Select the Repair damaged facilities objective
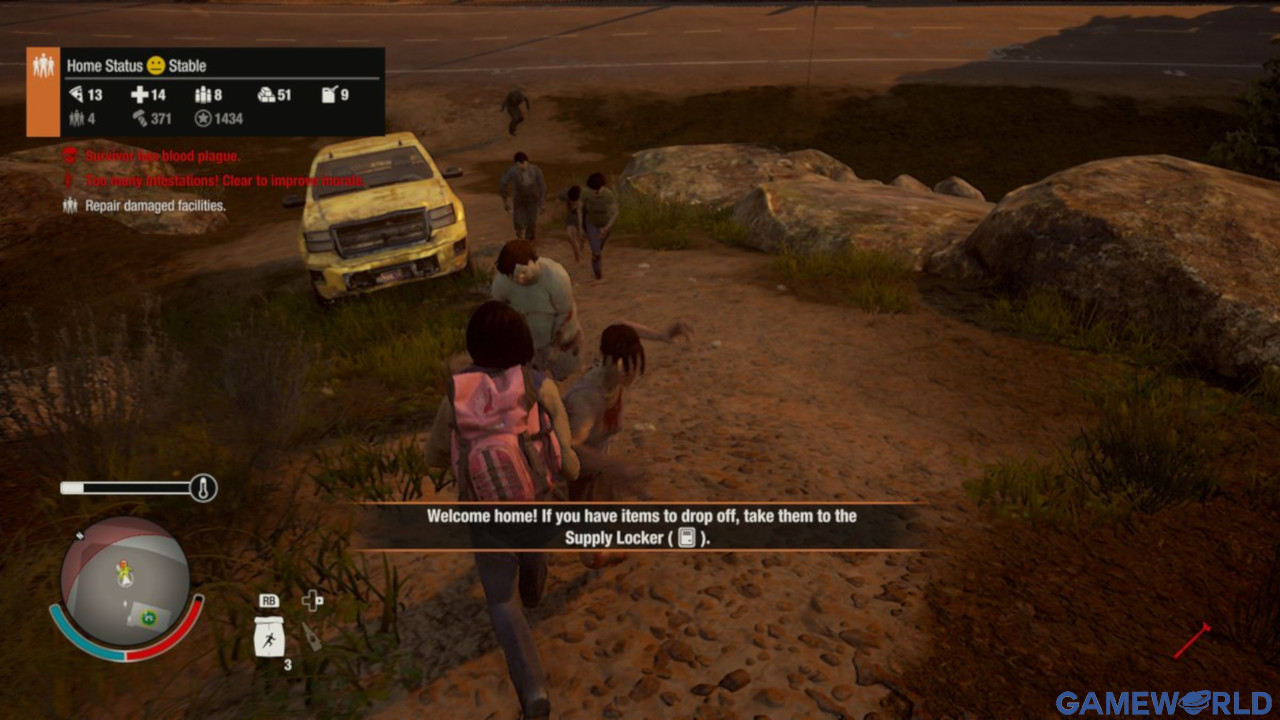The height and width of the screenshot is (720, 1280). point(155,206)
